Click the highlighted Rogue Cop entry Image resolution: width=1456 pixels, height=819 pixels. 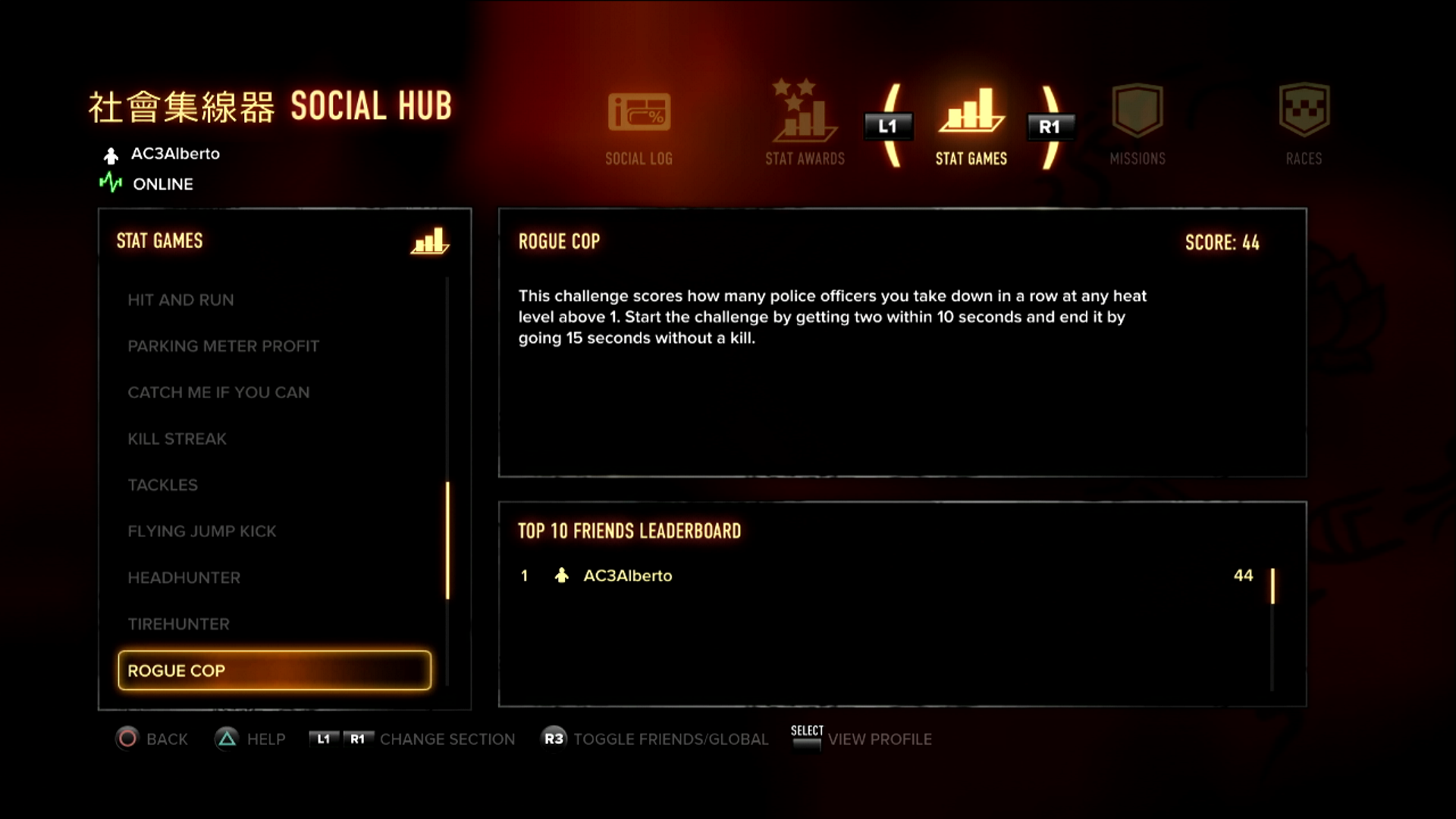(x=275, y=670)
